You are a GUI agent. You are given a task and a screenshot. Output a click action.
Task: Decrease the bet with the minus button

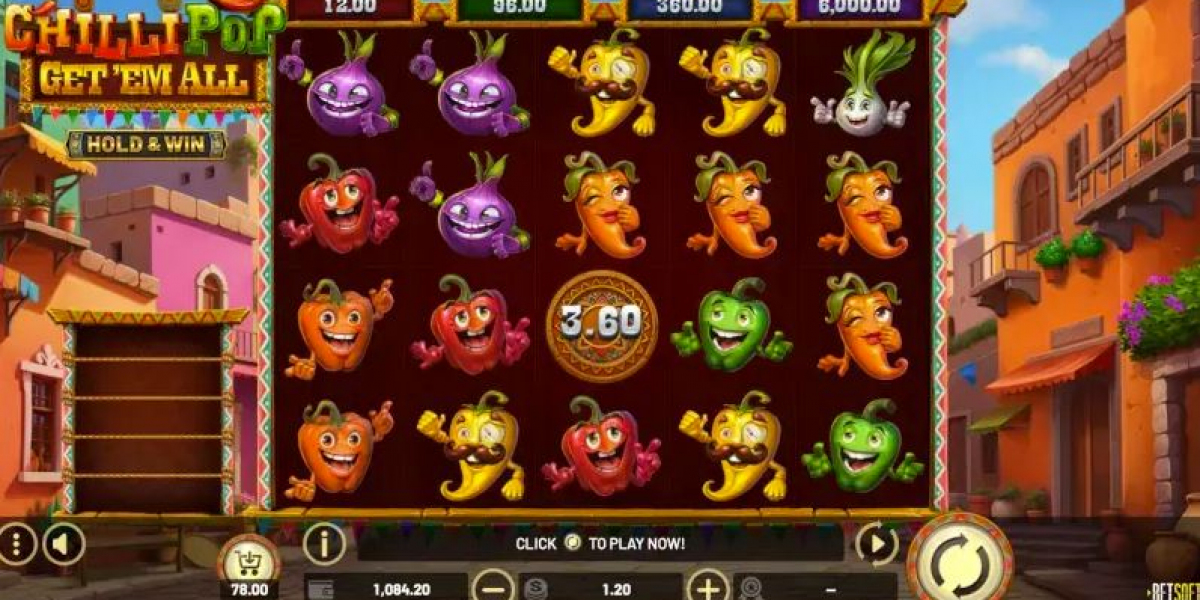tap(493, 585)
